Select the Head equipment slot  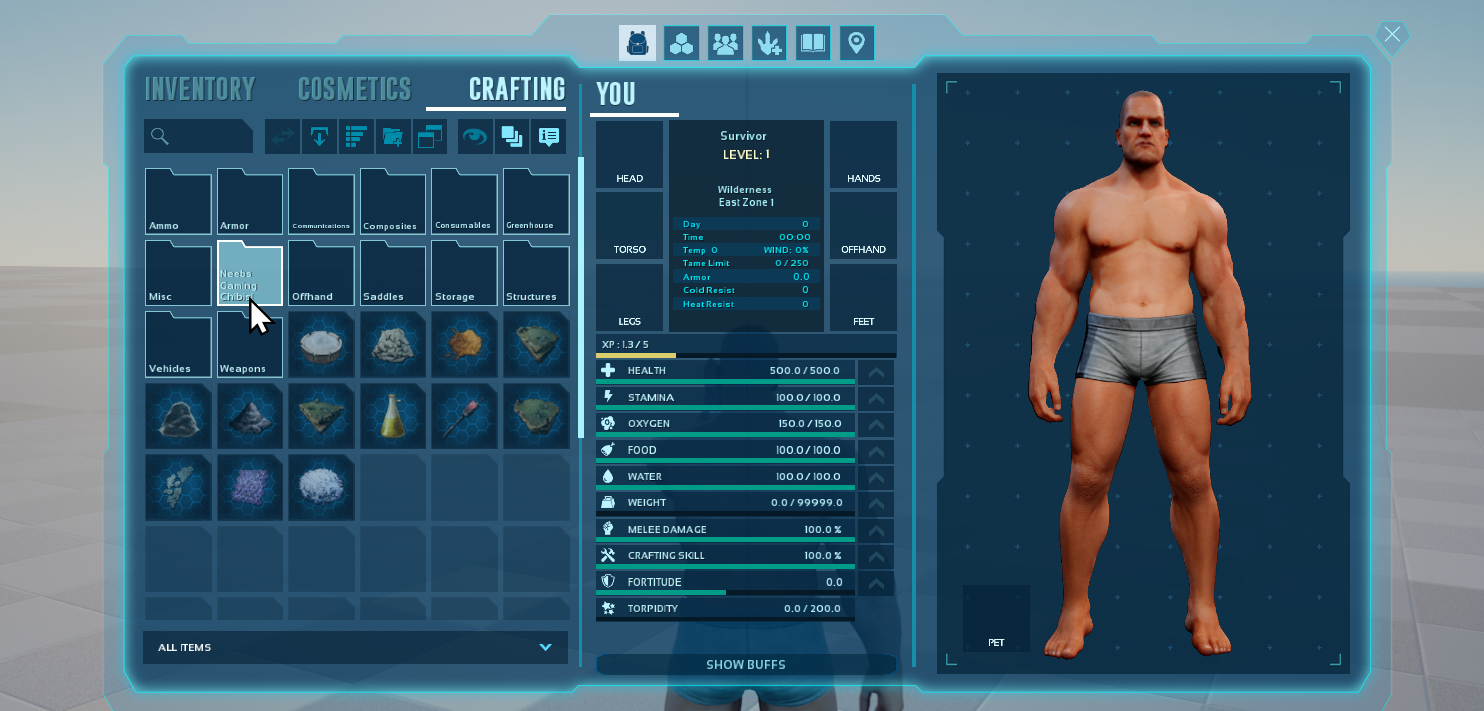(630, 154)
